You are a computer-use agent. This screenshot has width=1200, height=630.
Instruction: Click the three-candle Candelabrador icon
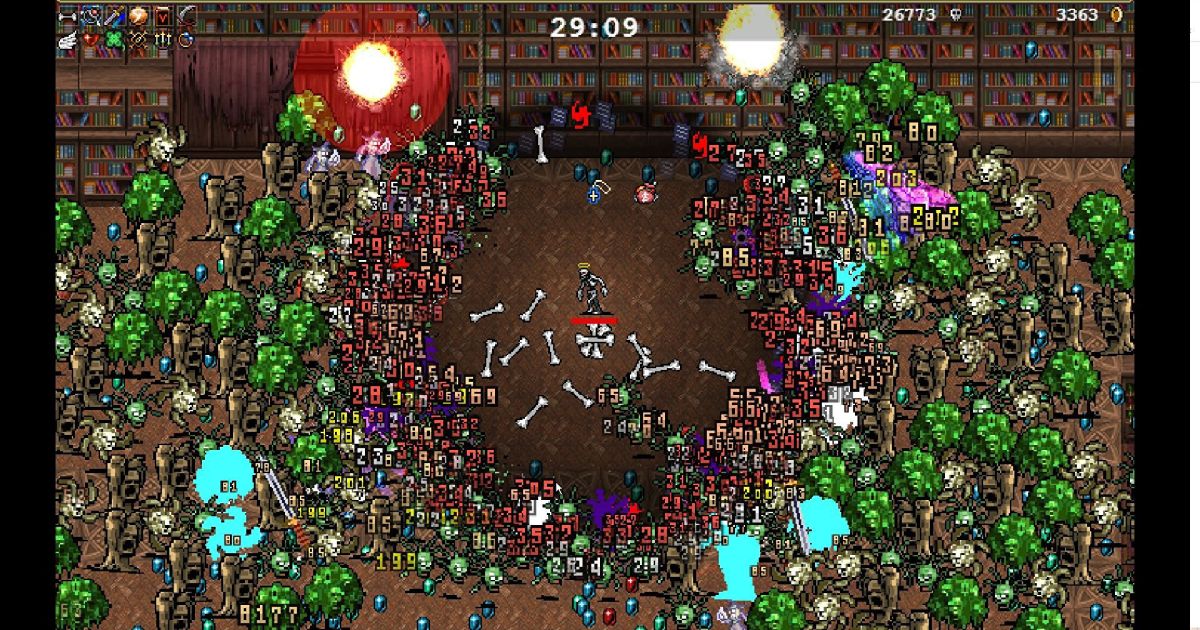coord(162,39)
